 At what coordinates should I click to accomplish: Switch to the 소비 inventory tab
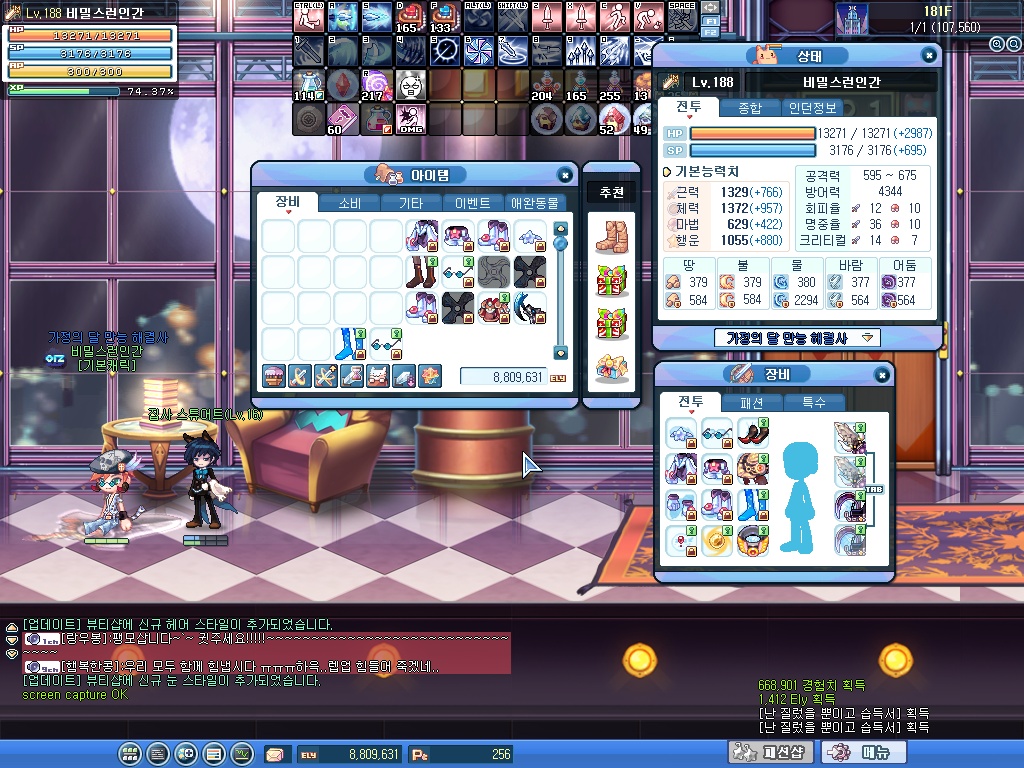[x=350, y=203]
